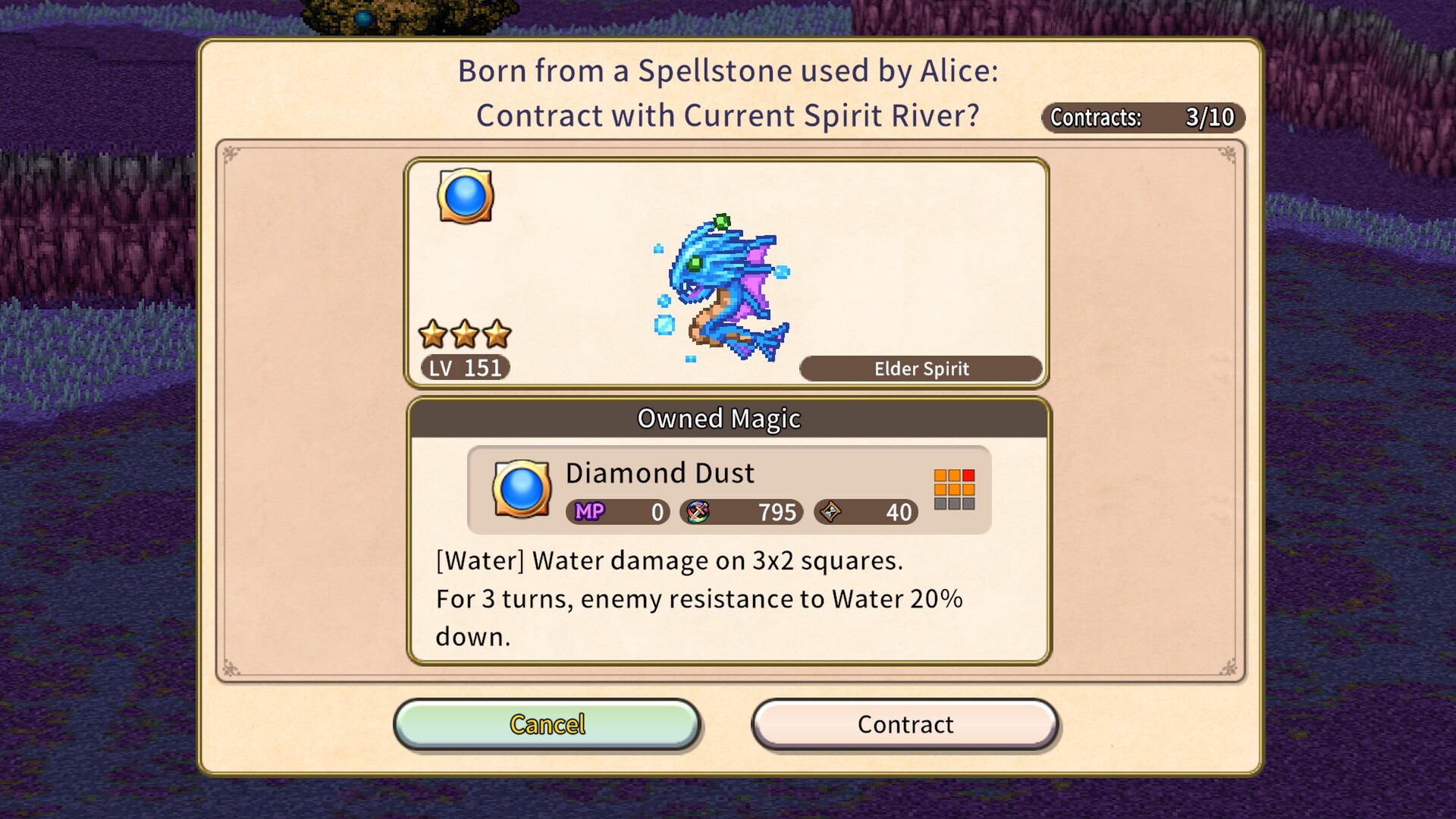Screen dimensions: 1456x819
Task: Toggle the Elder Spirit label
Action: coord(921,369)
